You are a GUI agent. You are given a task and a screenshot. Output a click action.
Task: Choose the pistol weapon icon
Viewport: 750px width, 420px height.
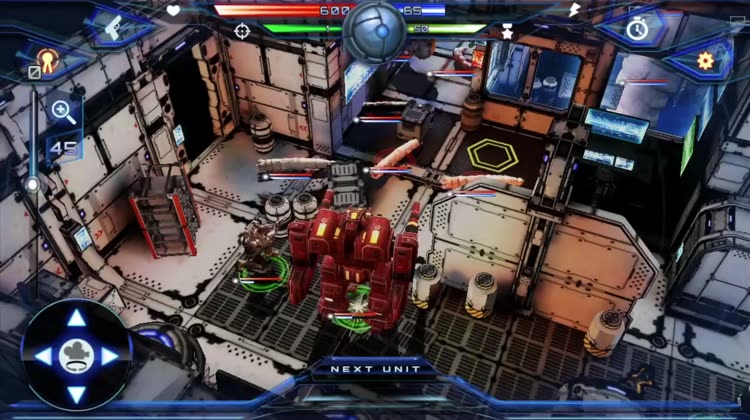[x=113, y=27]
